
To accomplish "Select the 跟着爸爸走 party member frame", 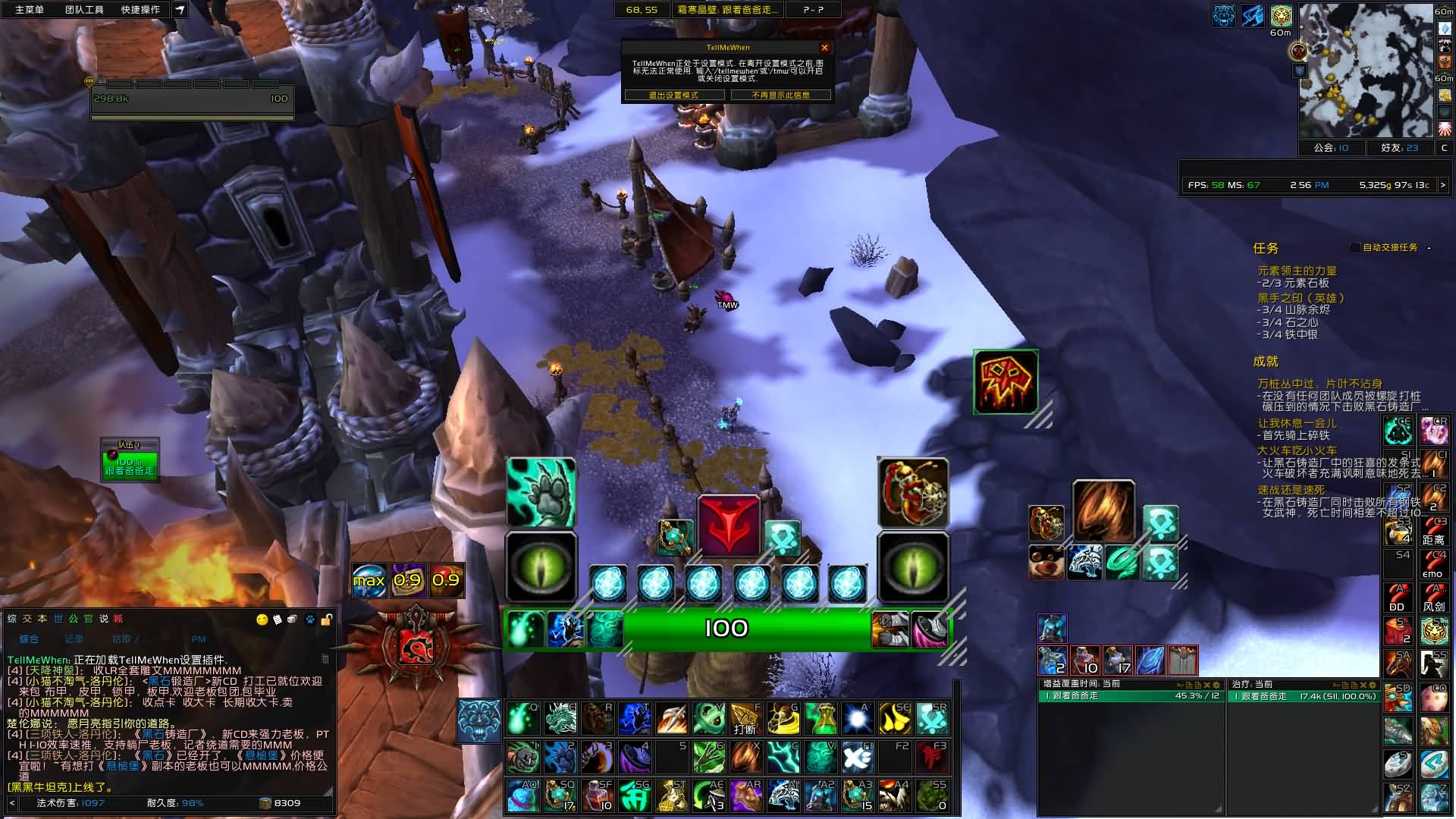I will coord(130,465).
